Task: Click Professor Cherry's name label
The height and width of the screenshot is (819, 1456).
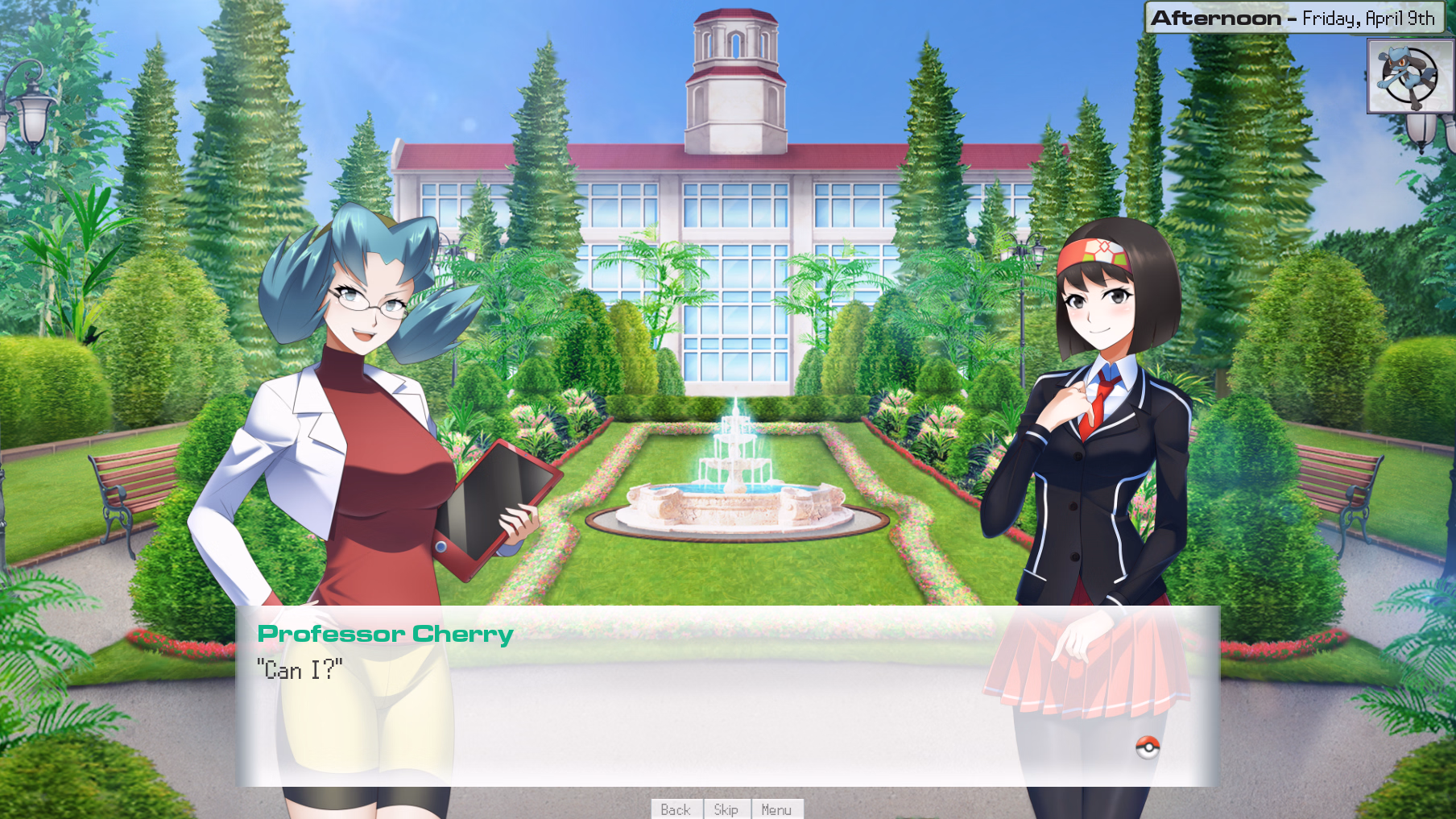Action: tap(384, 634)
